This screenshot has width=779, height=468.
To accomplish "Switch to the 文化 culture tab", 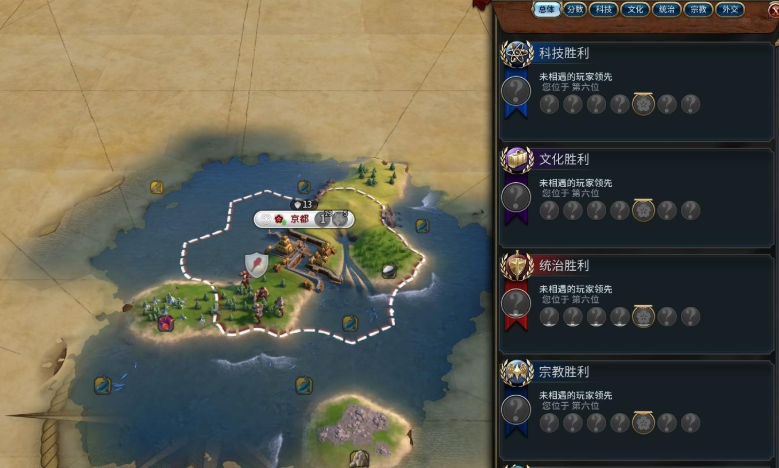I will click(634, 10).
